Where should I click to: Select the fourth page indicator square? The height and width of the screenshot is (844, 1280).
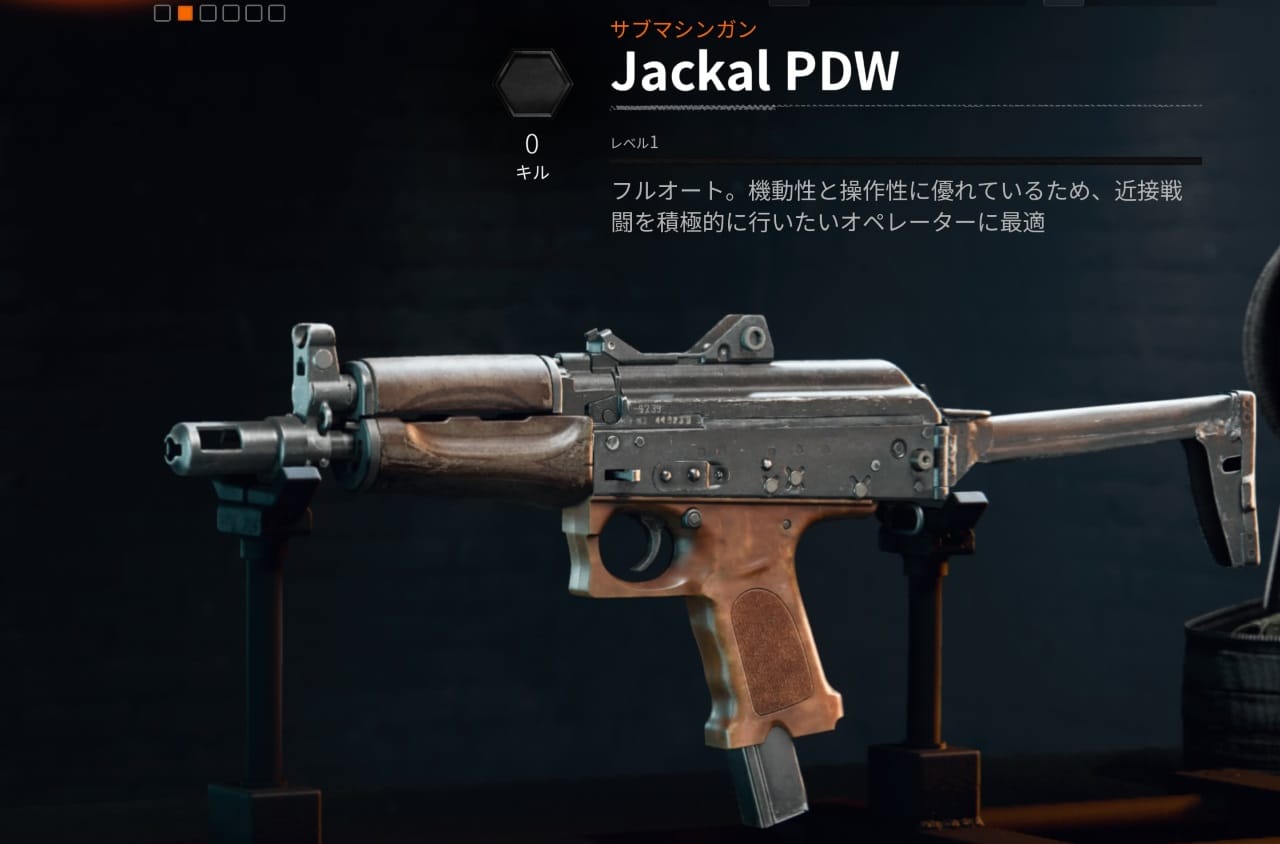point(230,13)
